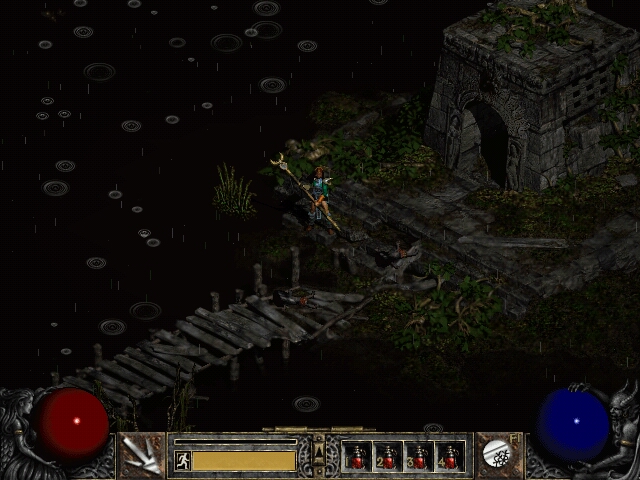
Task: Use the red potion in belt slot 3
Action: pos(419,457)
